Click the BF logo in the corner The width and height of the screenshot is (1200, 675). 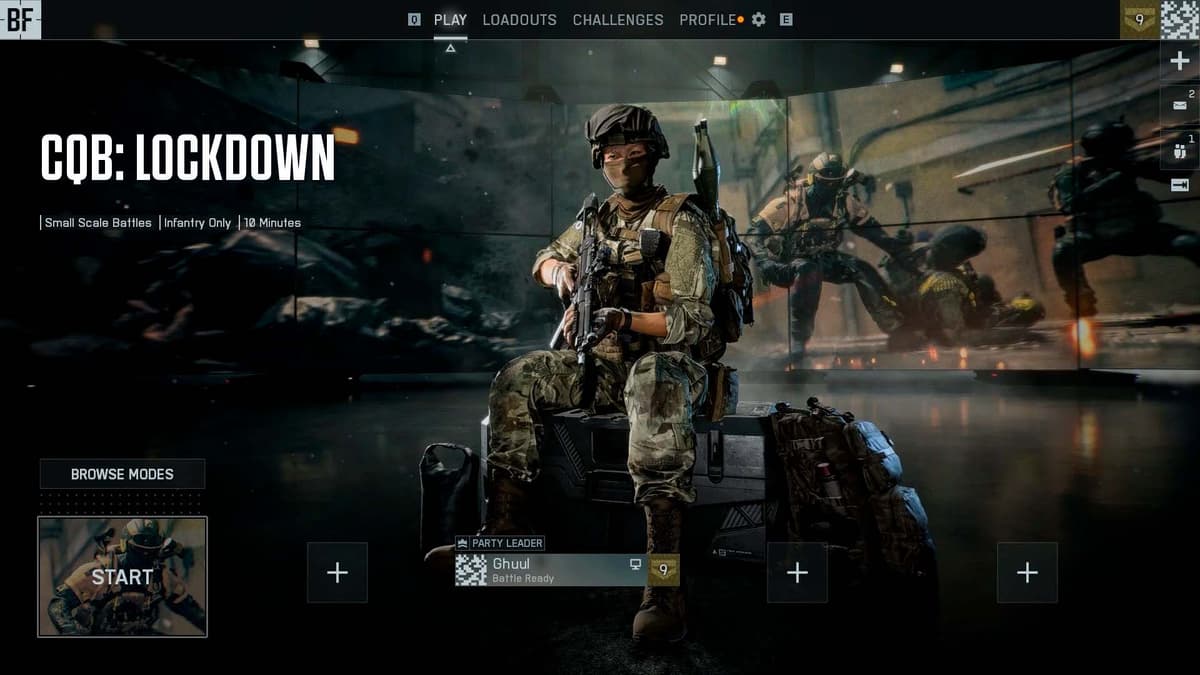pyautogui.click(x=20, y=20)
